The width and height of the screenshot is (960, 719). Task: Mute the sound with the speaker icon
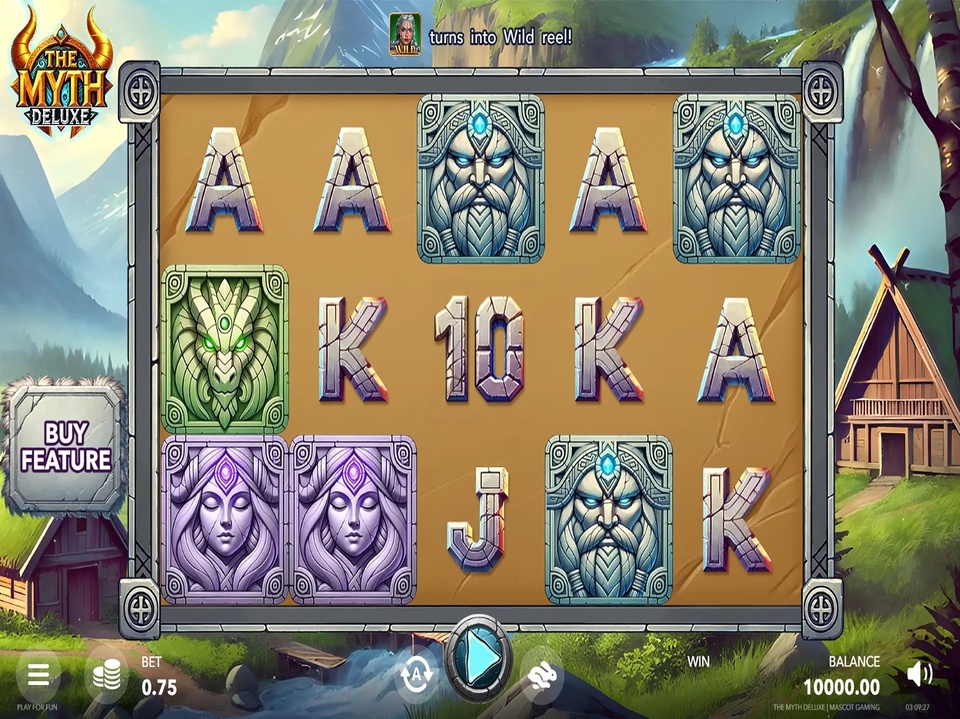(919, 674)
